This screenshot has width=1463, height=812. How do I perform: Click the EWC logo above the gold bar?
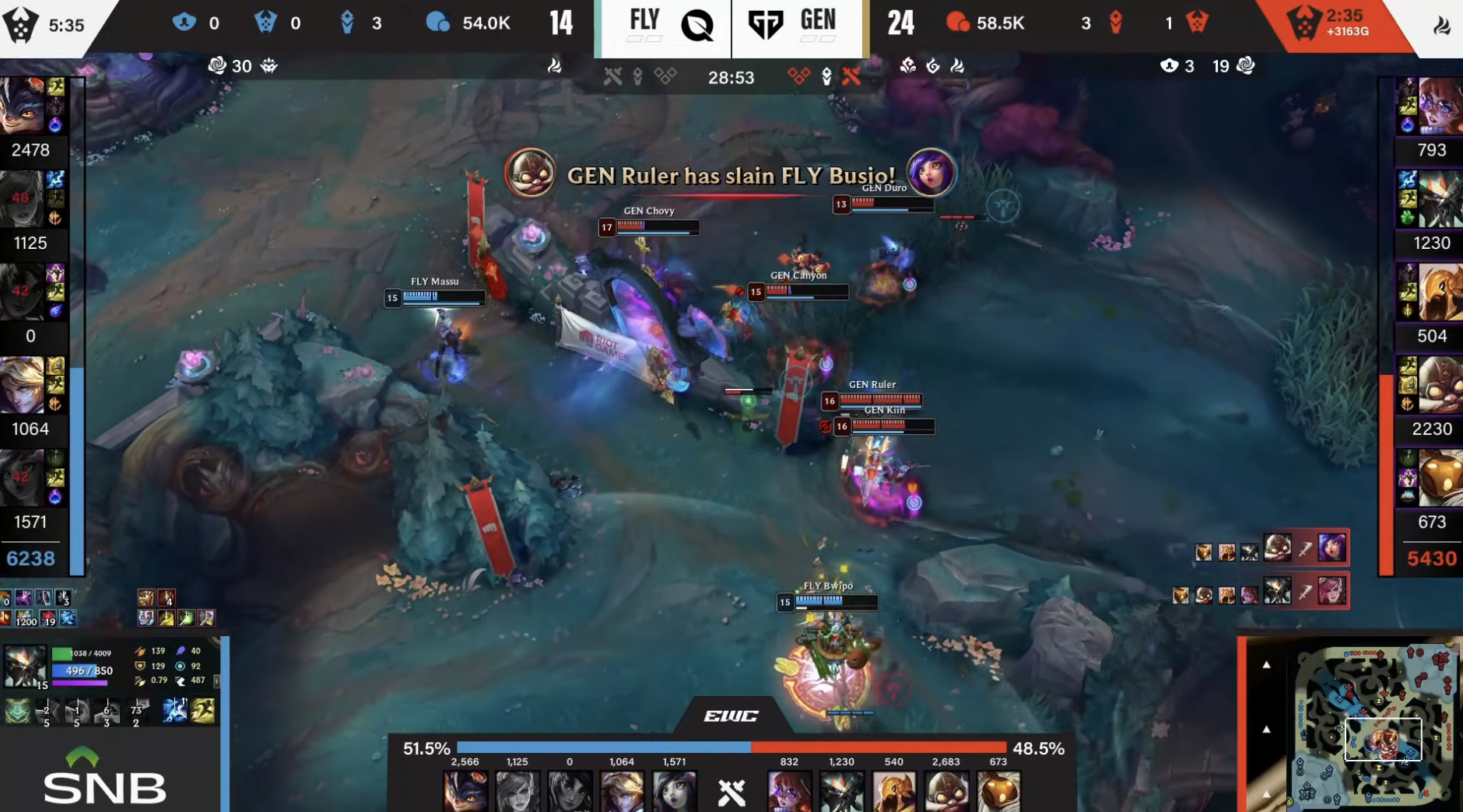click(732, 716)
